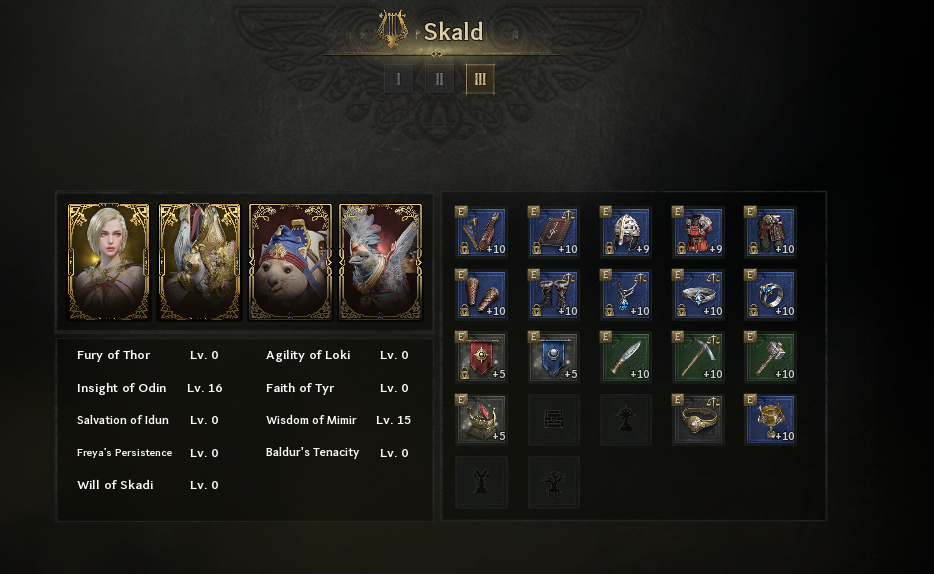Select the blue banner slot
Image resolution: width=934 pixels, height=574 pixels.
click(x=554, y=358)
